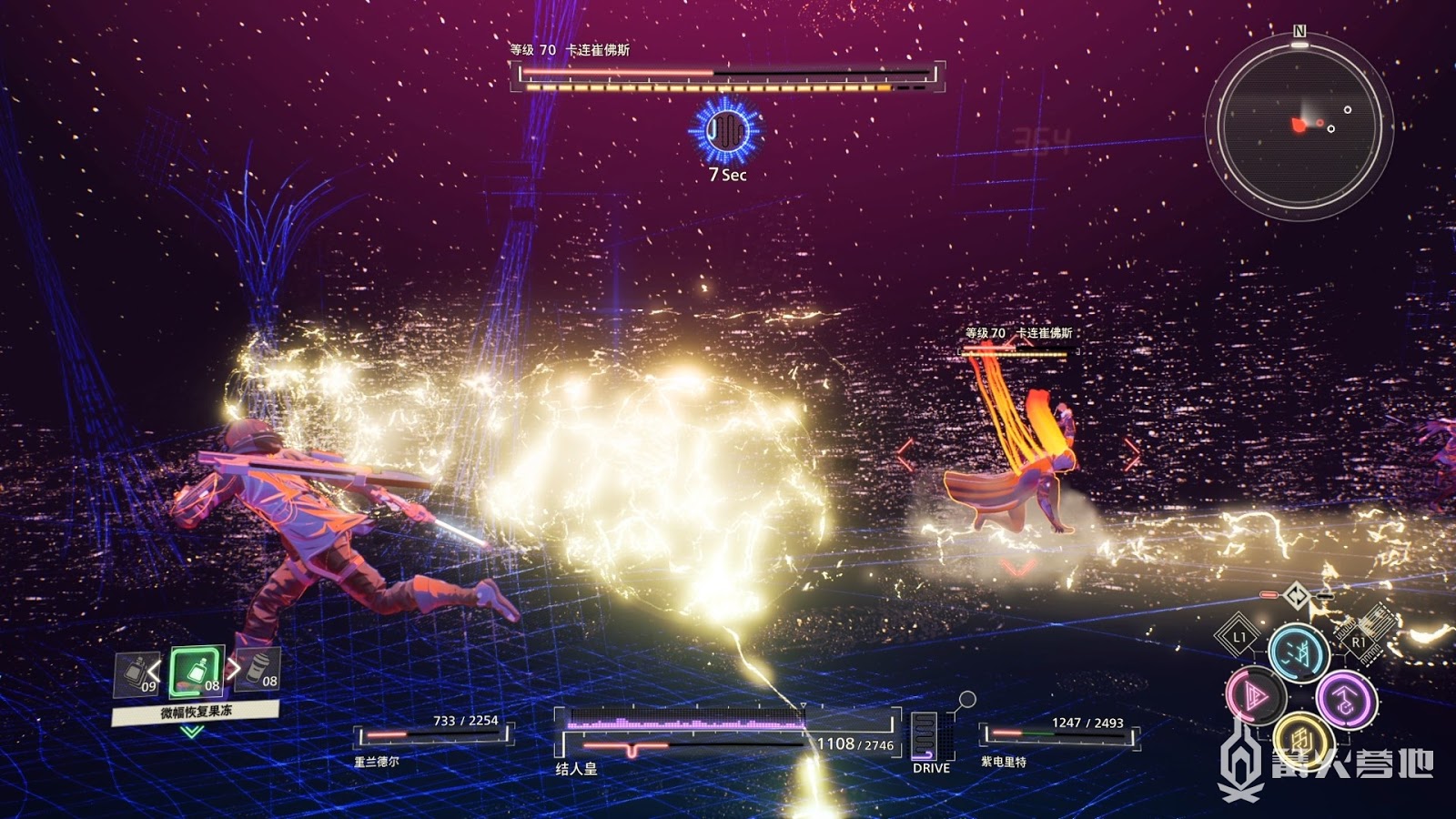Open the circular minimap radar
The height and width of the screenshot is (819, 1456).
(1299, 126)
